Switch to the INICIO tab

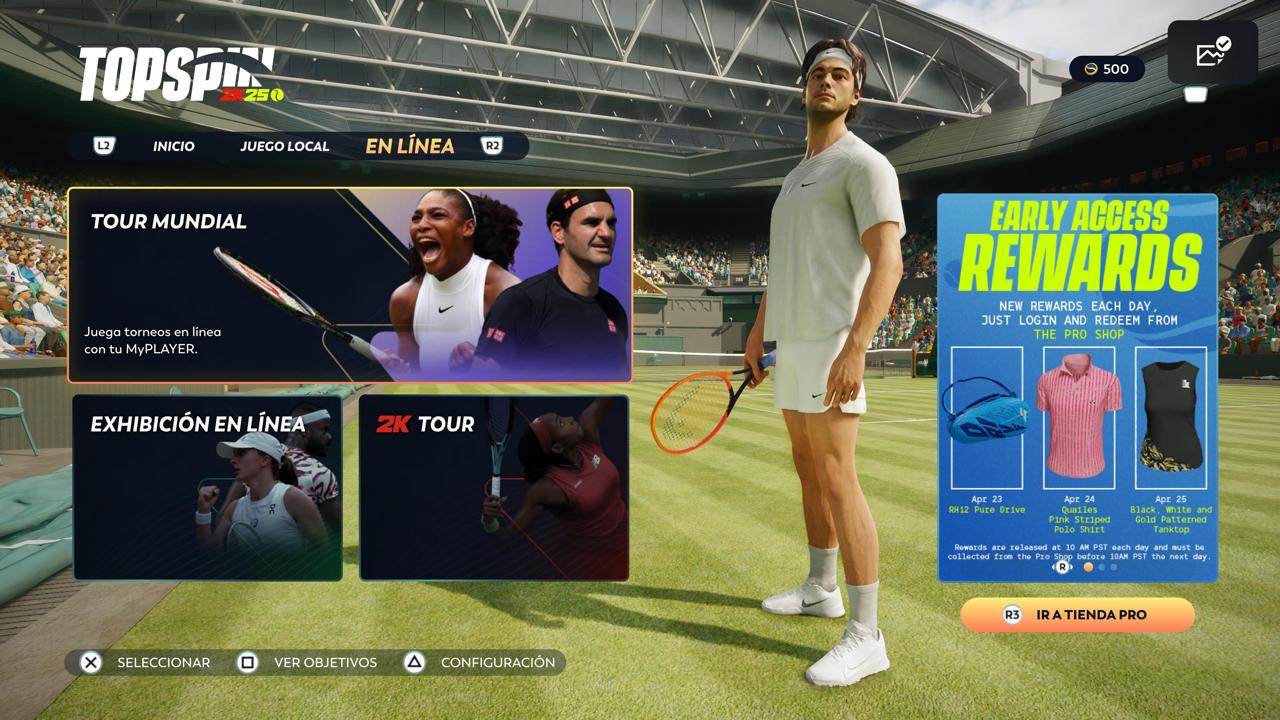pyautogui.click(x=174, y=146)
